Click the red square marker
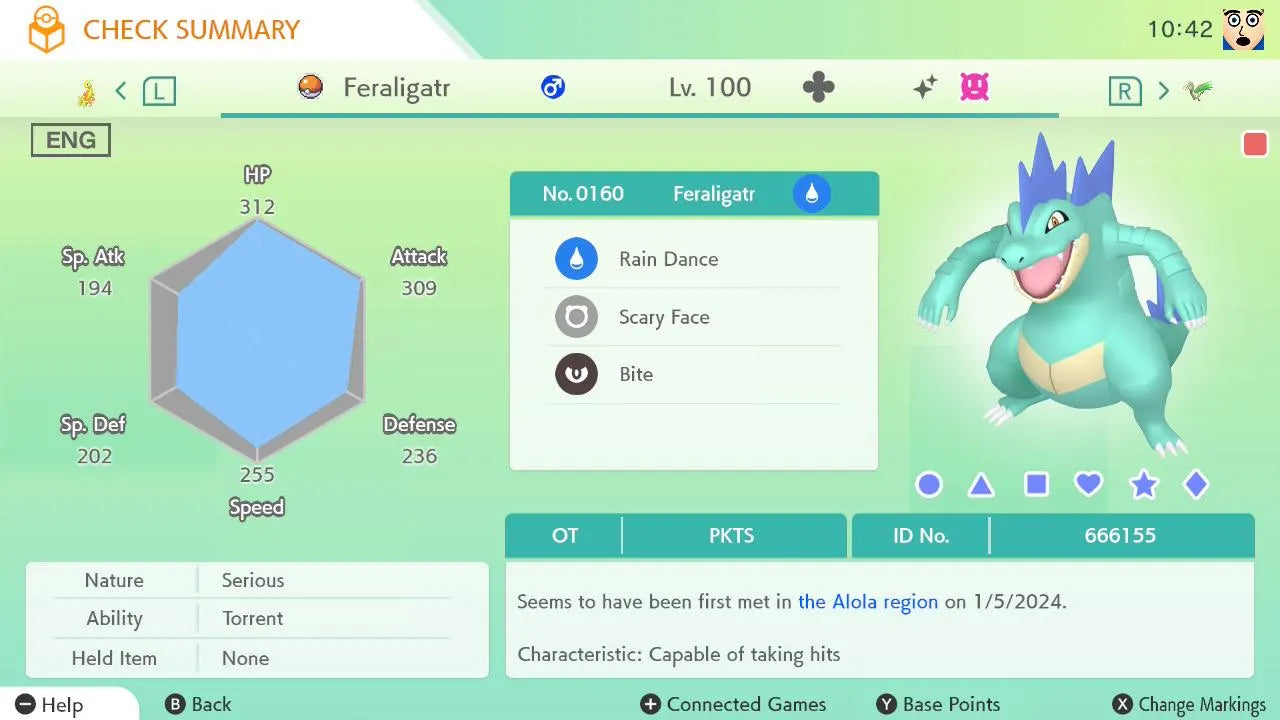 coord(1255,144)
